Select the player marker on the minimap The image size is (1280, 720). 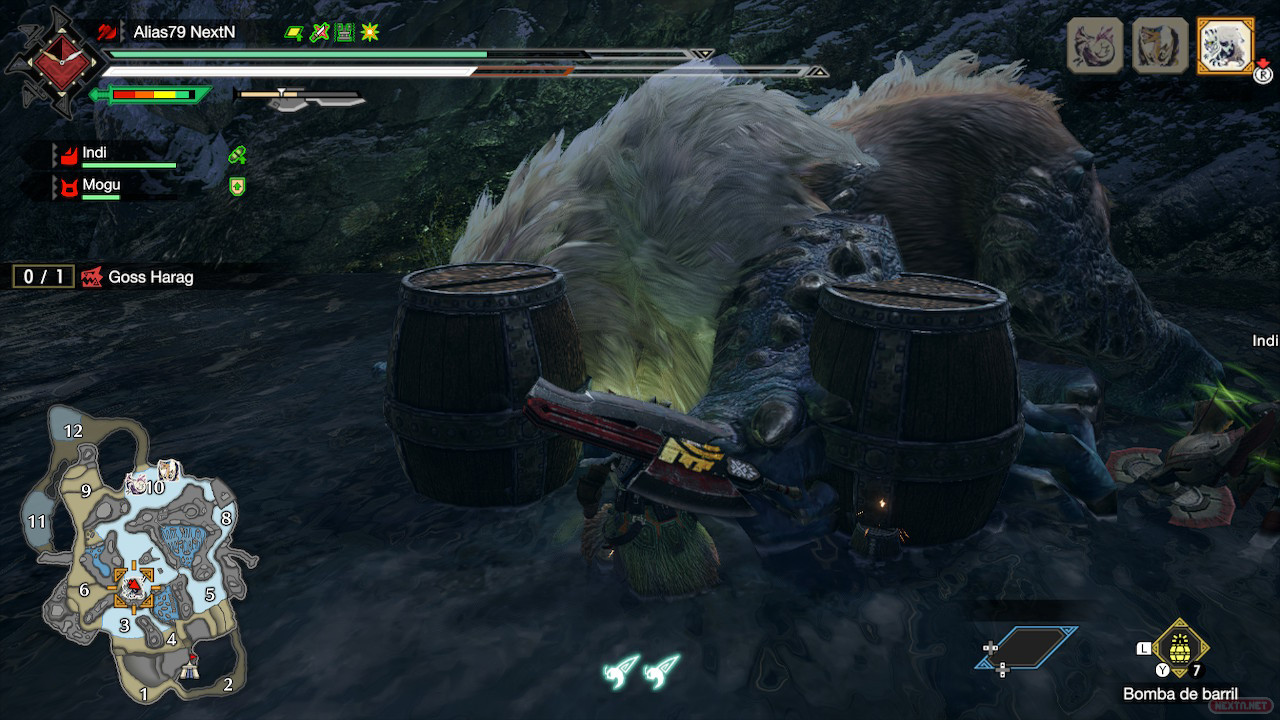click(x=133, y=586)
